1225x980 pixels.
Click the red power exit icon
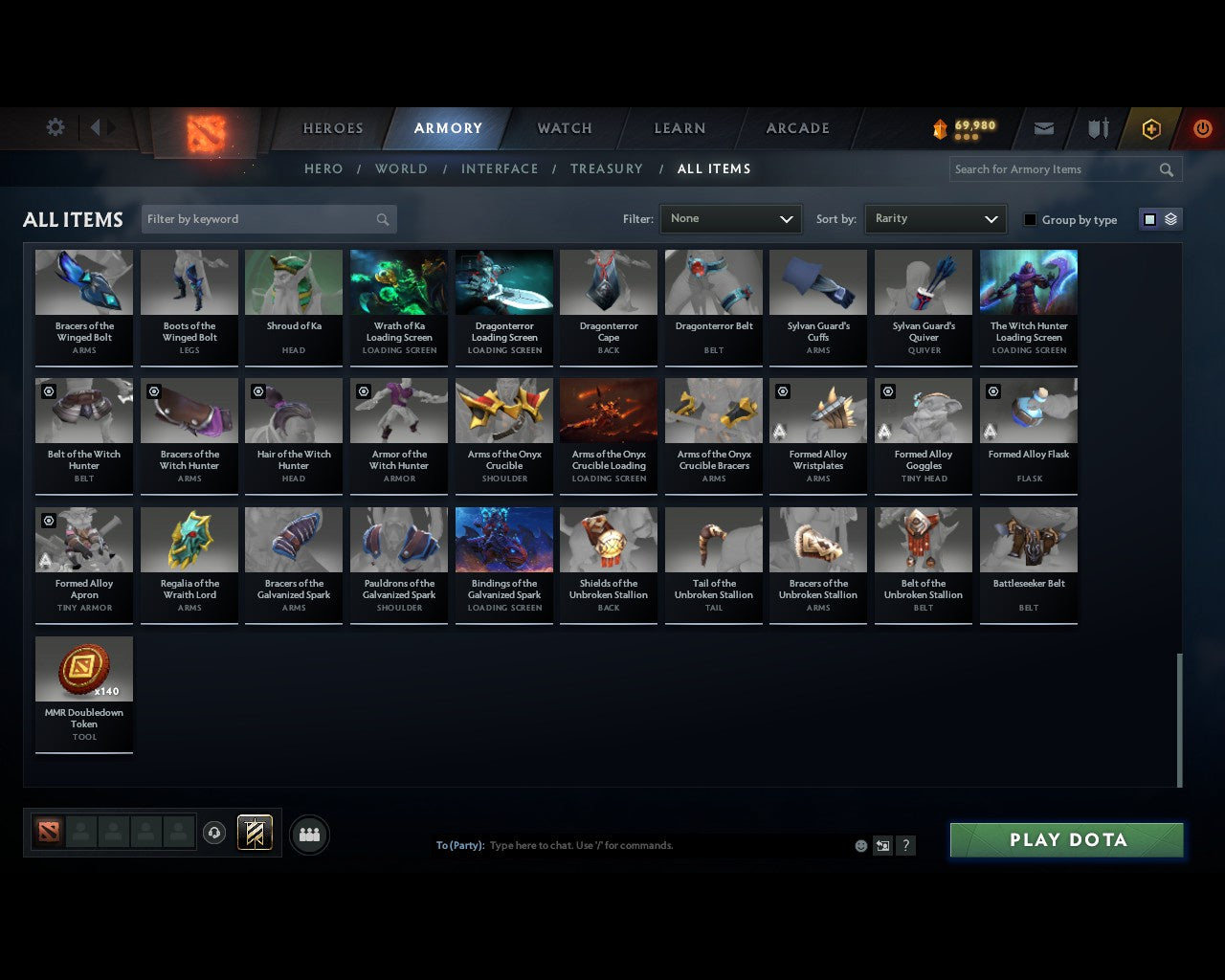[x=1202, y=127]
